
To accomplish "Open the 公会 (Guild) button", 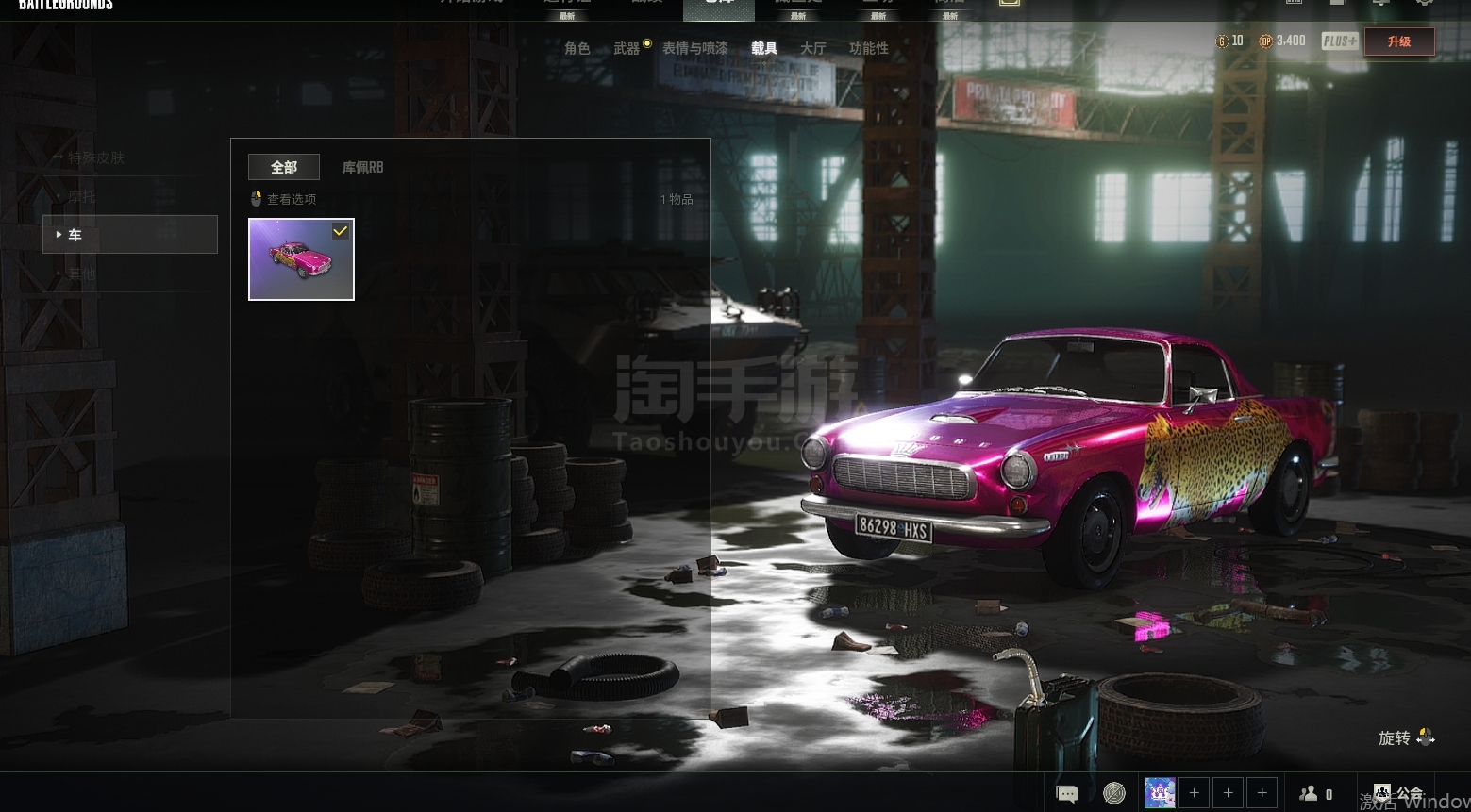I will pyautogui.click(x=1397, y=794).
